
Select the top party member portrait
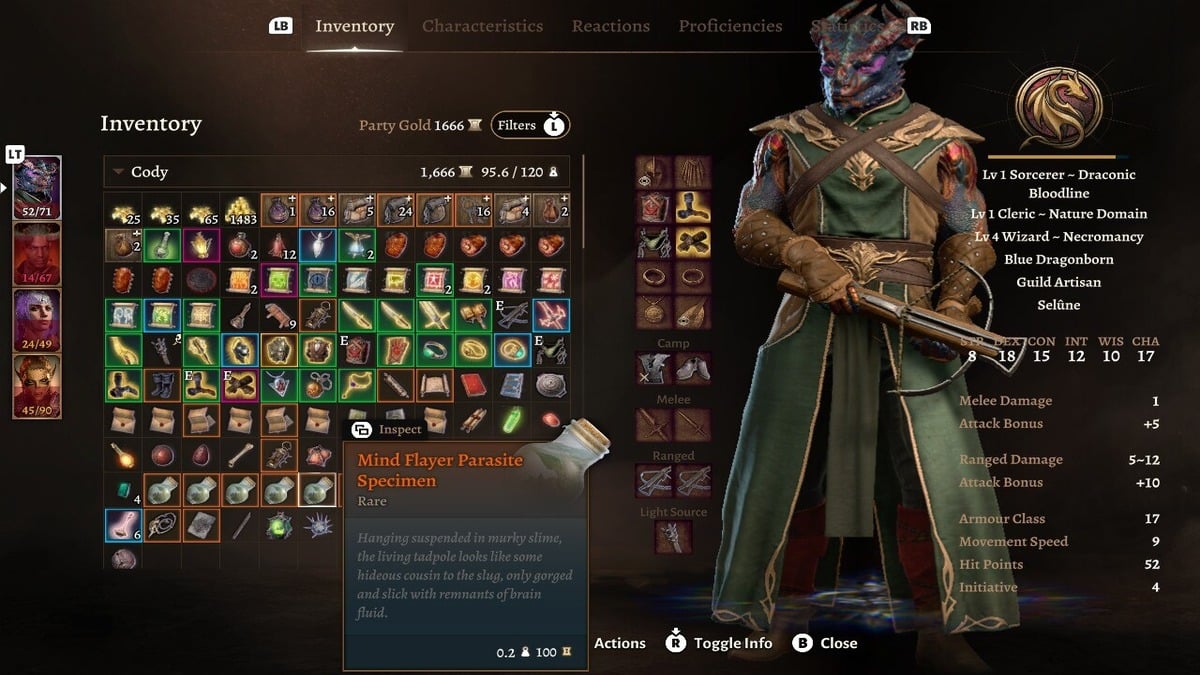37,187
